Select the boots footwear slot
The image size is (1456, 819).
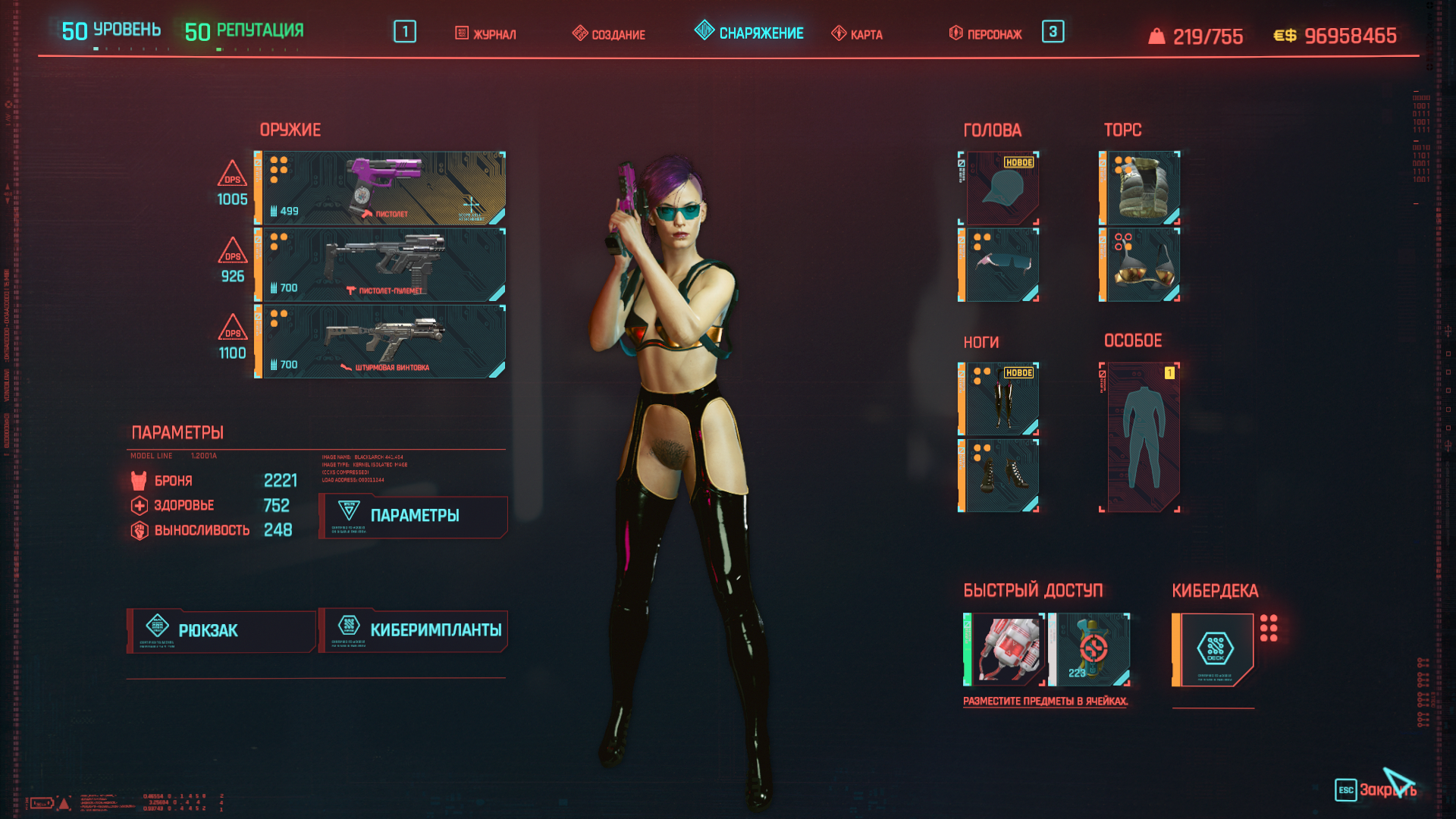[1001, 475]
